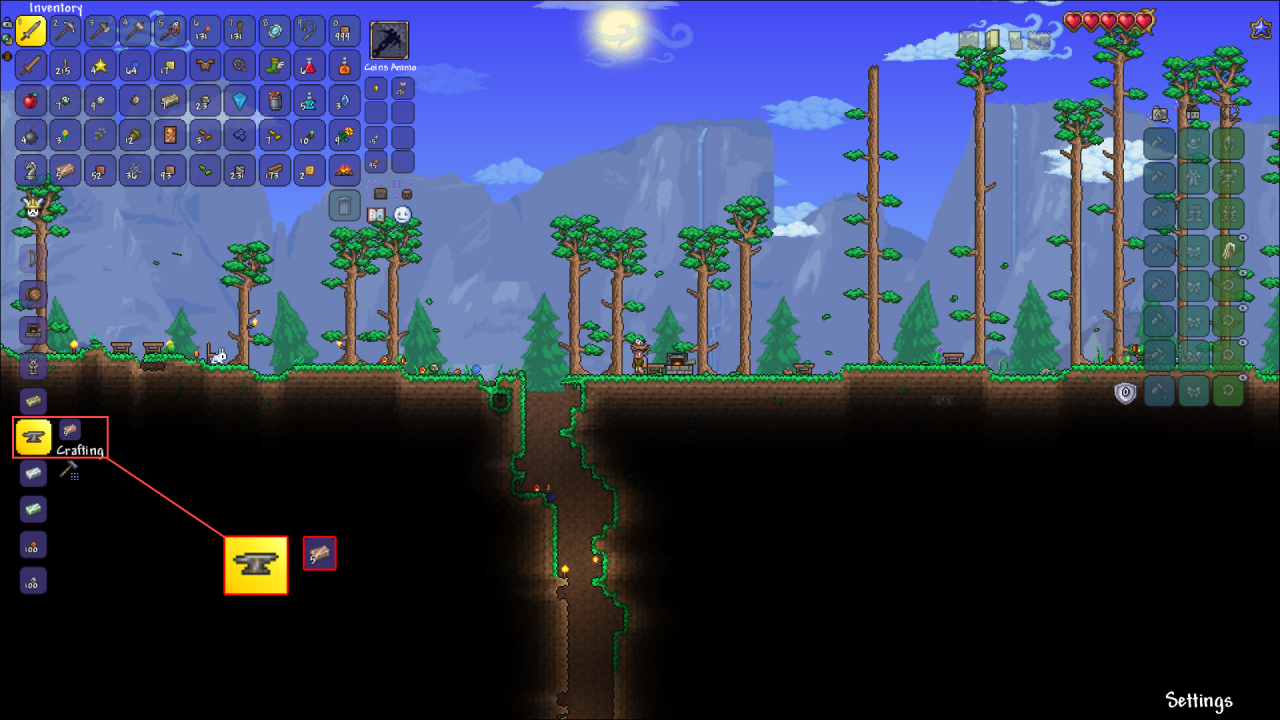The image size is (1280, 720).
Task: Click the trash can slot
Action: [345, 205]
